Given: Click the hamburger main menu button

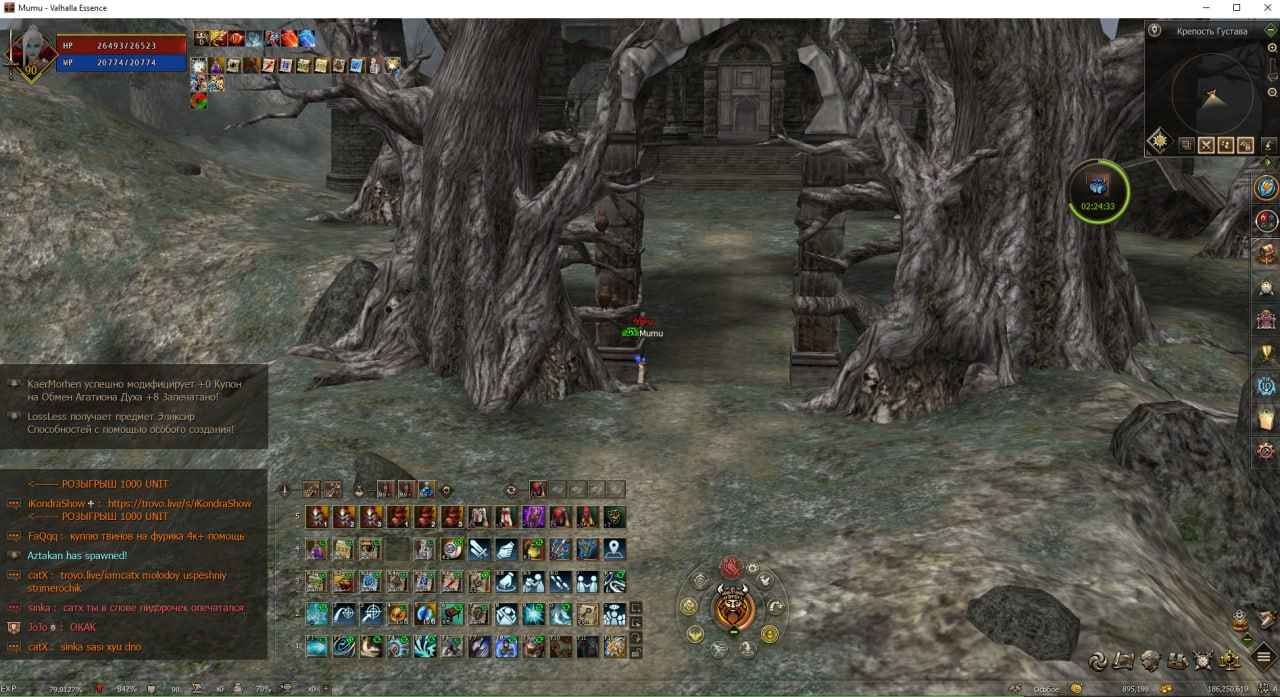Looking at the screenshot, I should click(x=1265, y=657).
